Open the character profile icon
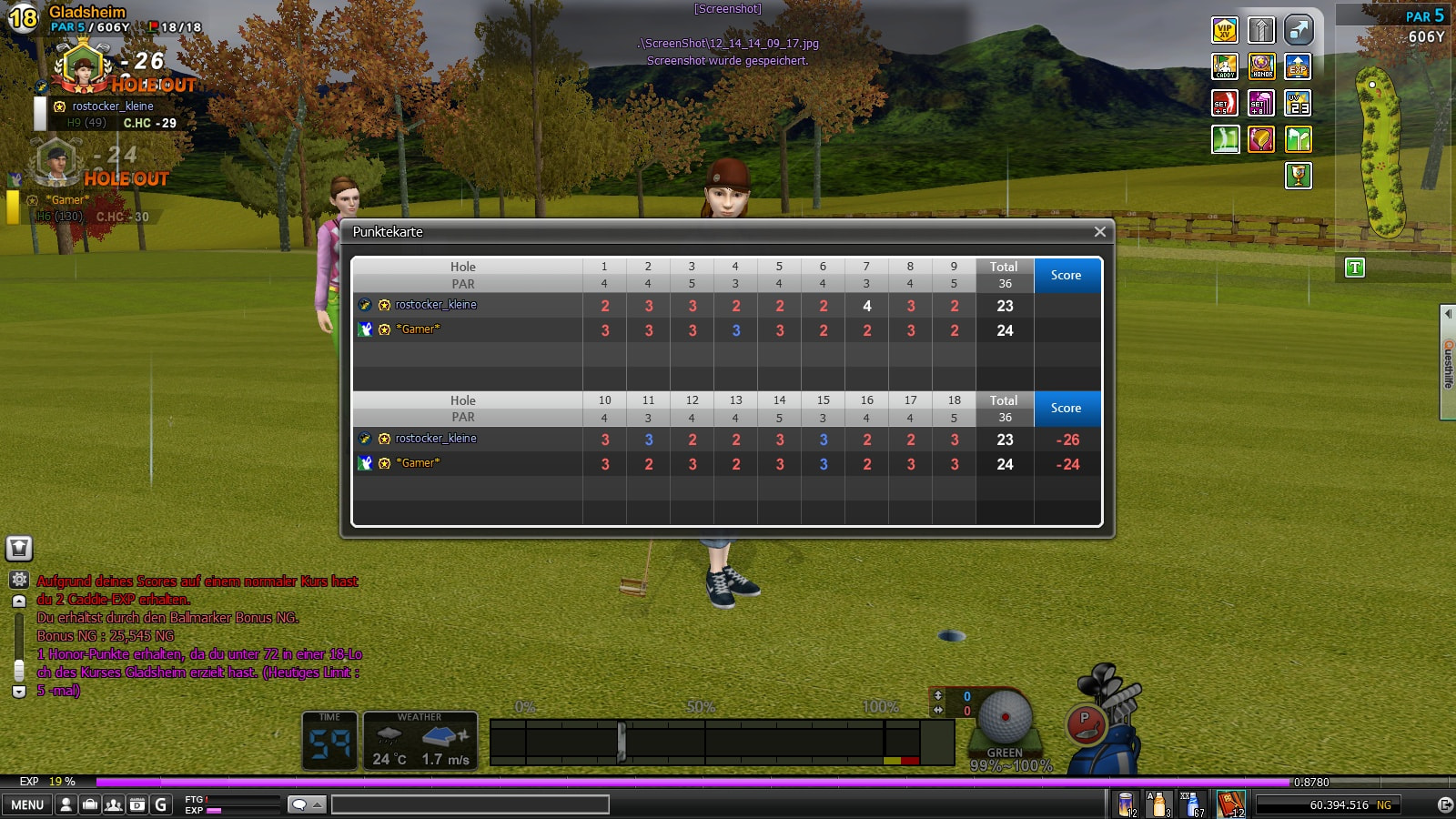Image resolution: width=1456 pixels, height=819 pixels. tap(66, 804)
